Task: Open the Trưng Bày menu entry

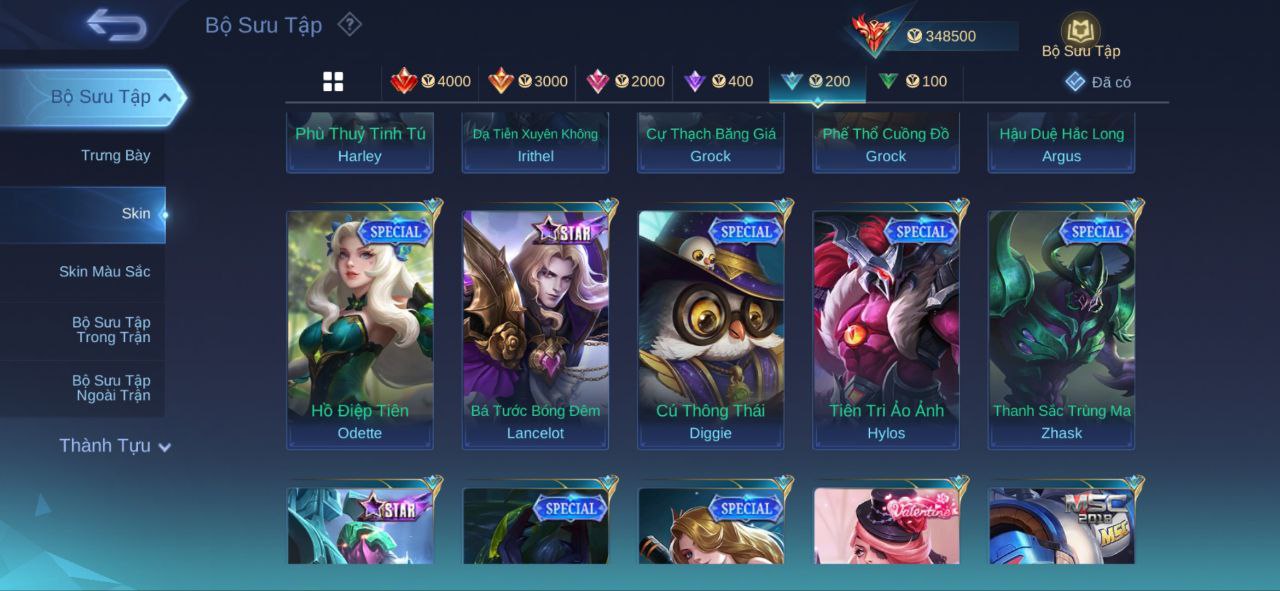Action: tap(115, 156)
